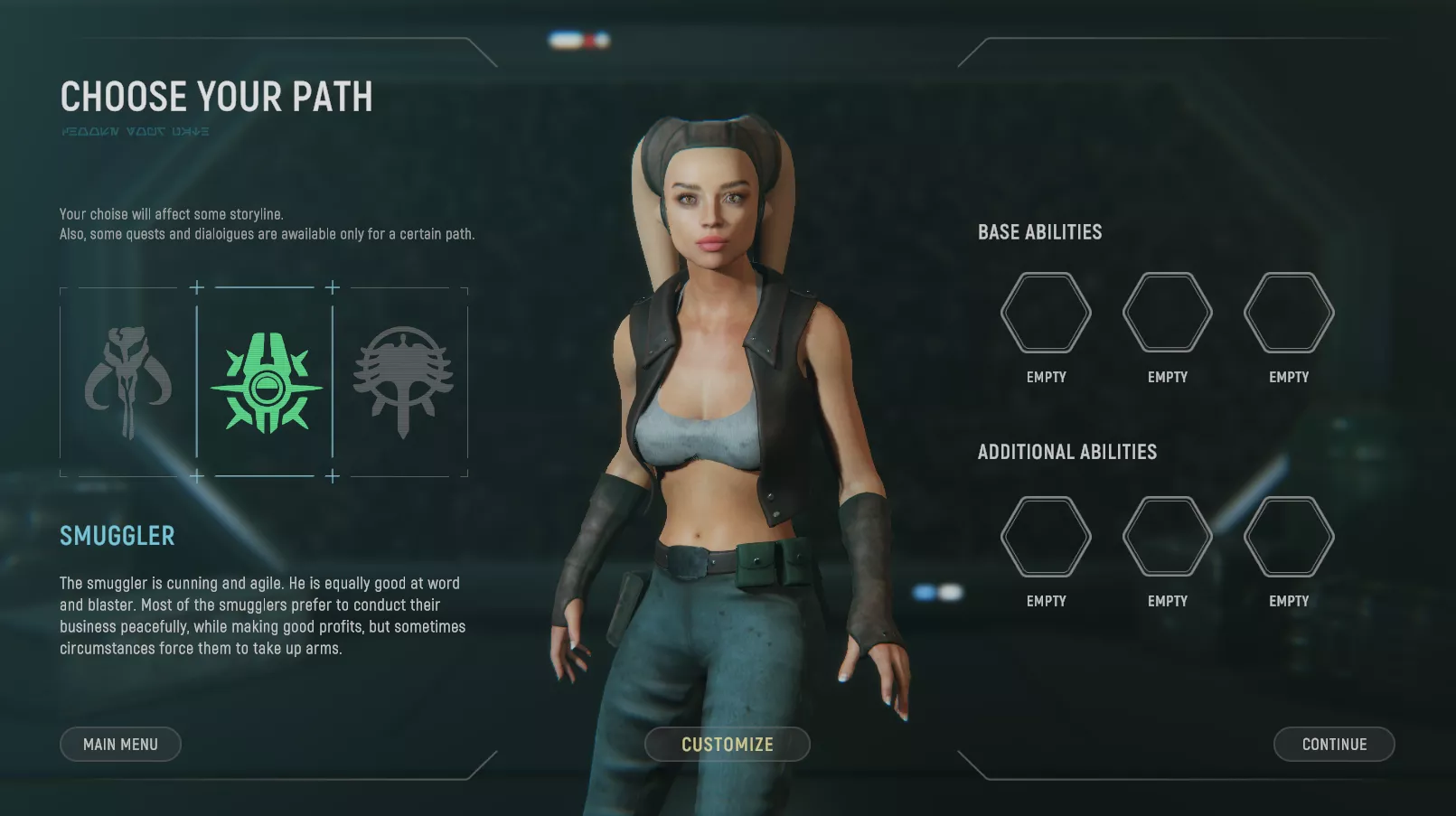Screen dimensions: 1456x816
Task: Click the smuggler description paragraph
Action: tap(262, 614)
